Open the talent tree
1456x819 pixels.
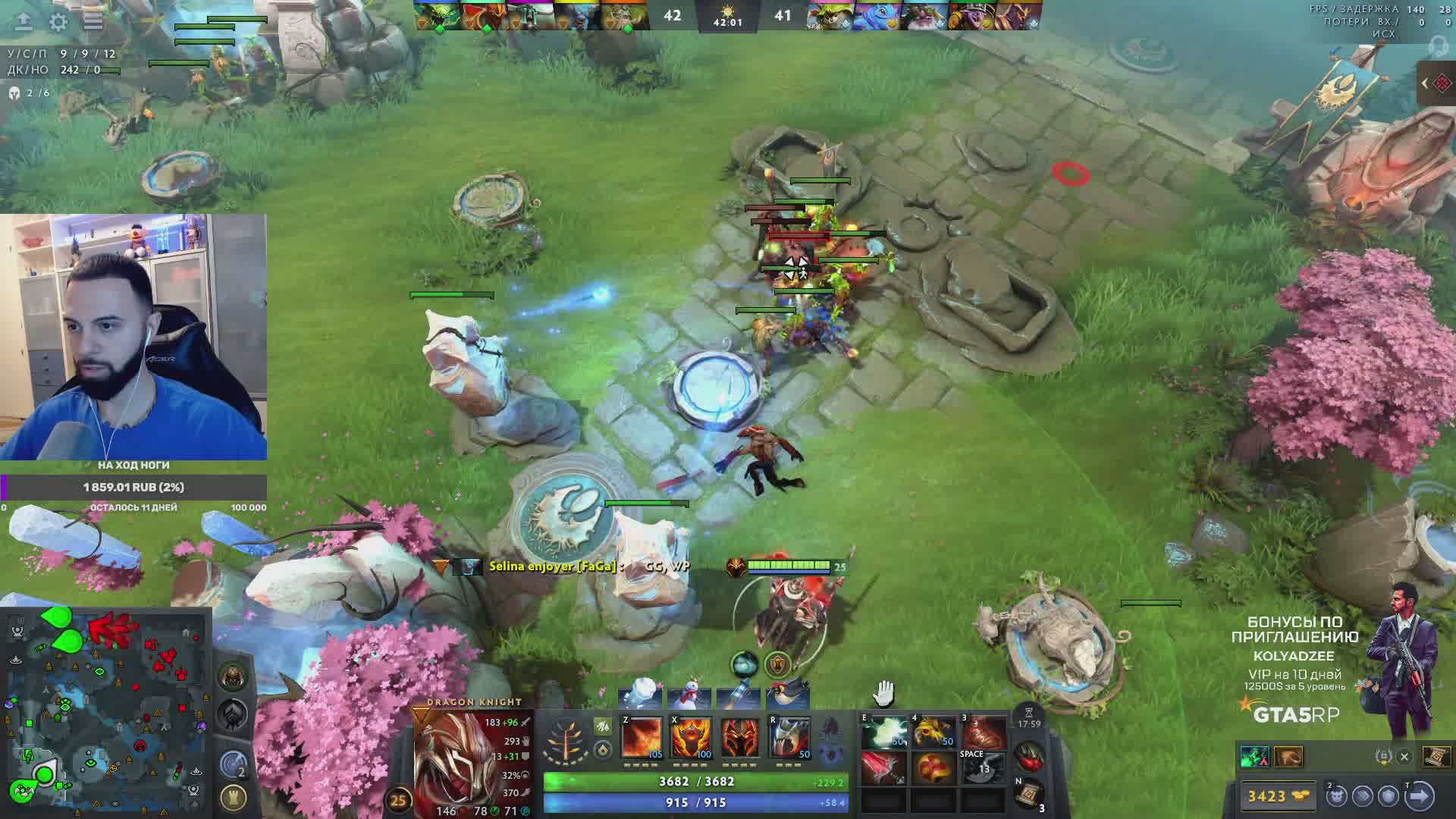566,739
